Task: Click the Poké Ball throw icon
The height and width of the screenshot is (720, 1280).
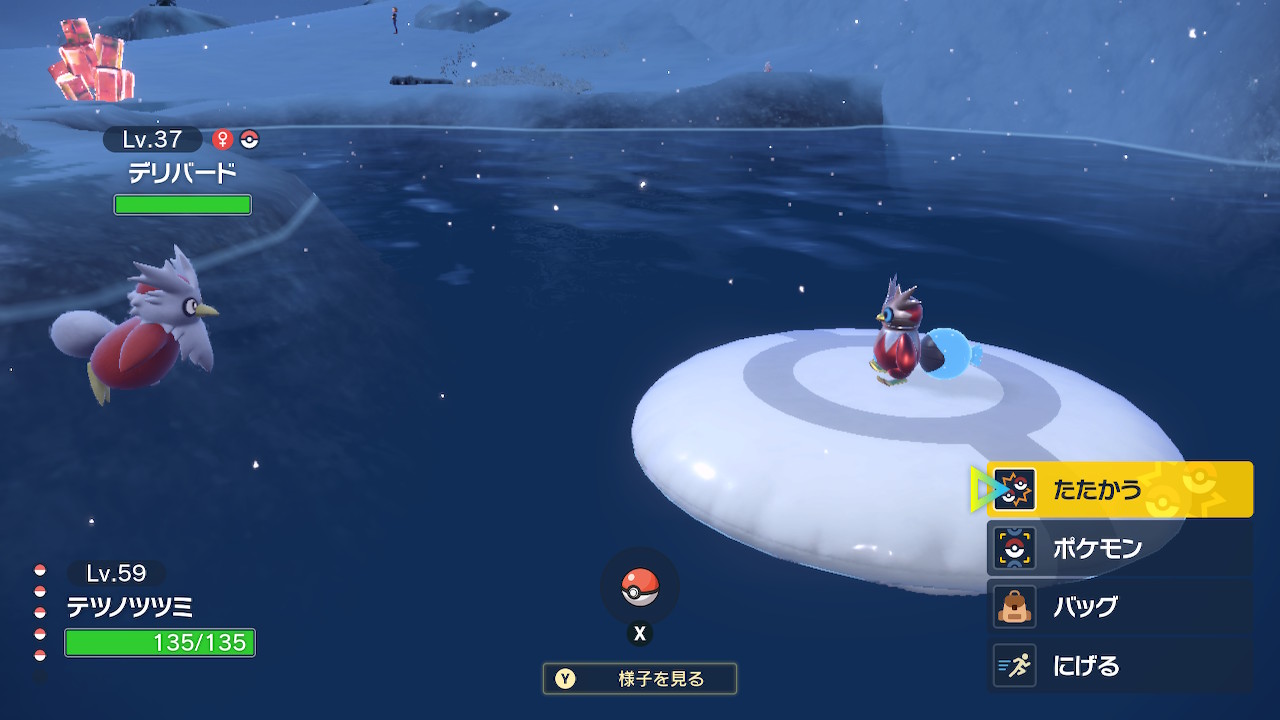Action: click(x=640, y=587)
